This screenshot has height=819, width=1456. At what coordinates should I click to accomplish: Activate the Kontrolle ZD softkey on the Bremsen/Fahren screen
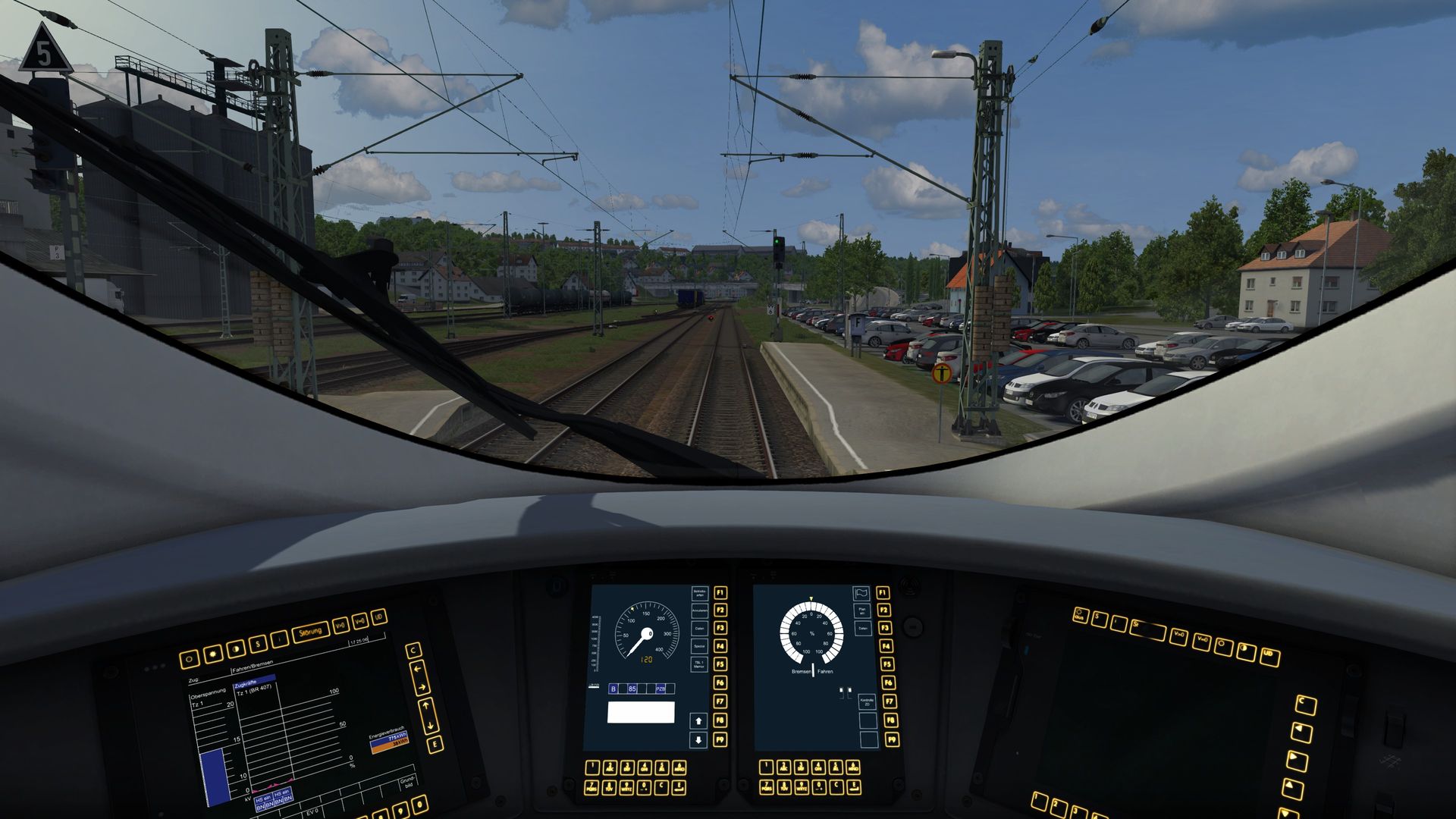point(867,701)
